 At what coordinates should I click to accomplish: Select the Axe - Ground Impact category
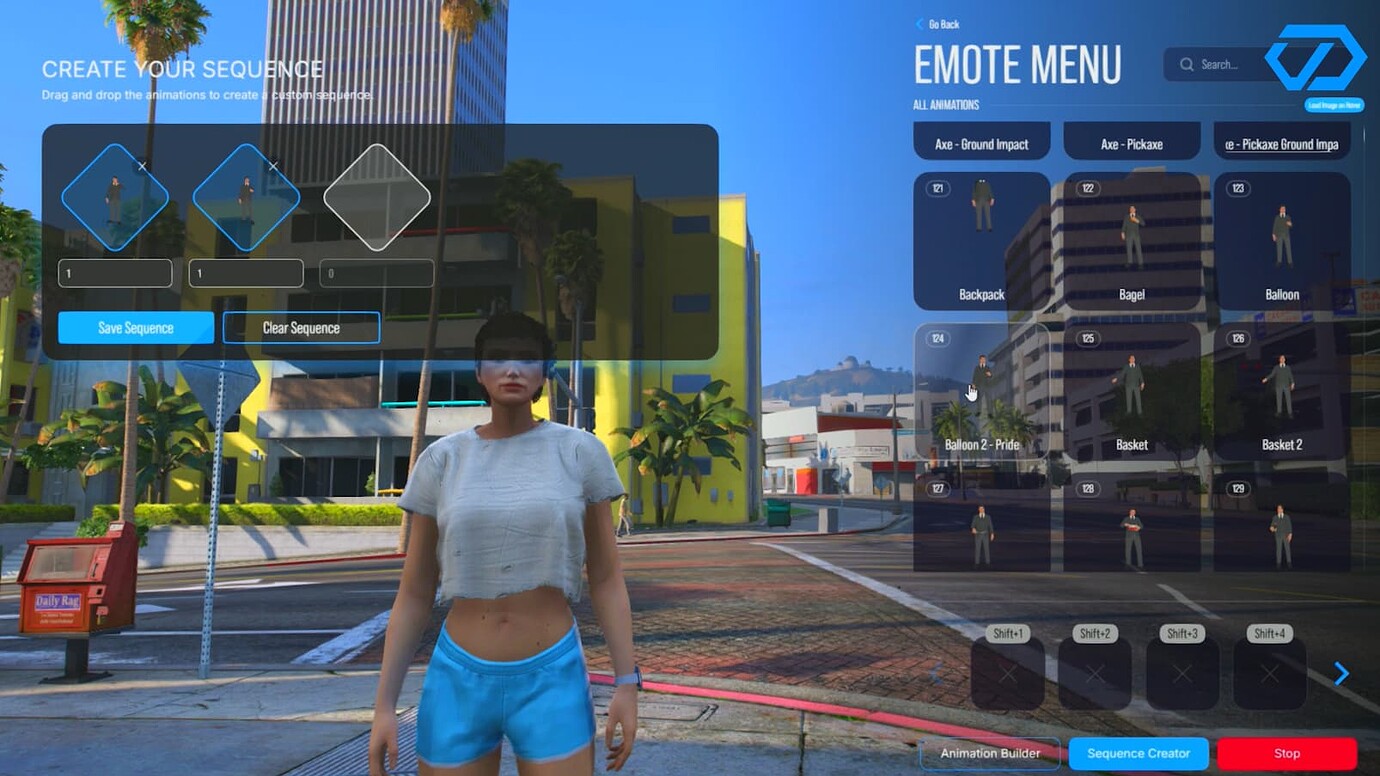point(981,142)
